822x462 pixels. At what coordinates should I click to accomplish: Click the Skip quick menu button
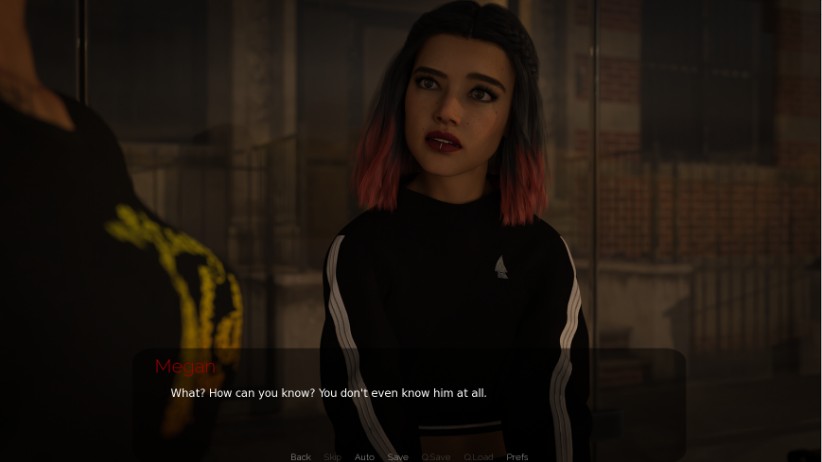332,457
